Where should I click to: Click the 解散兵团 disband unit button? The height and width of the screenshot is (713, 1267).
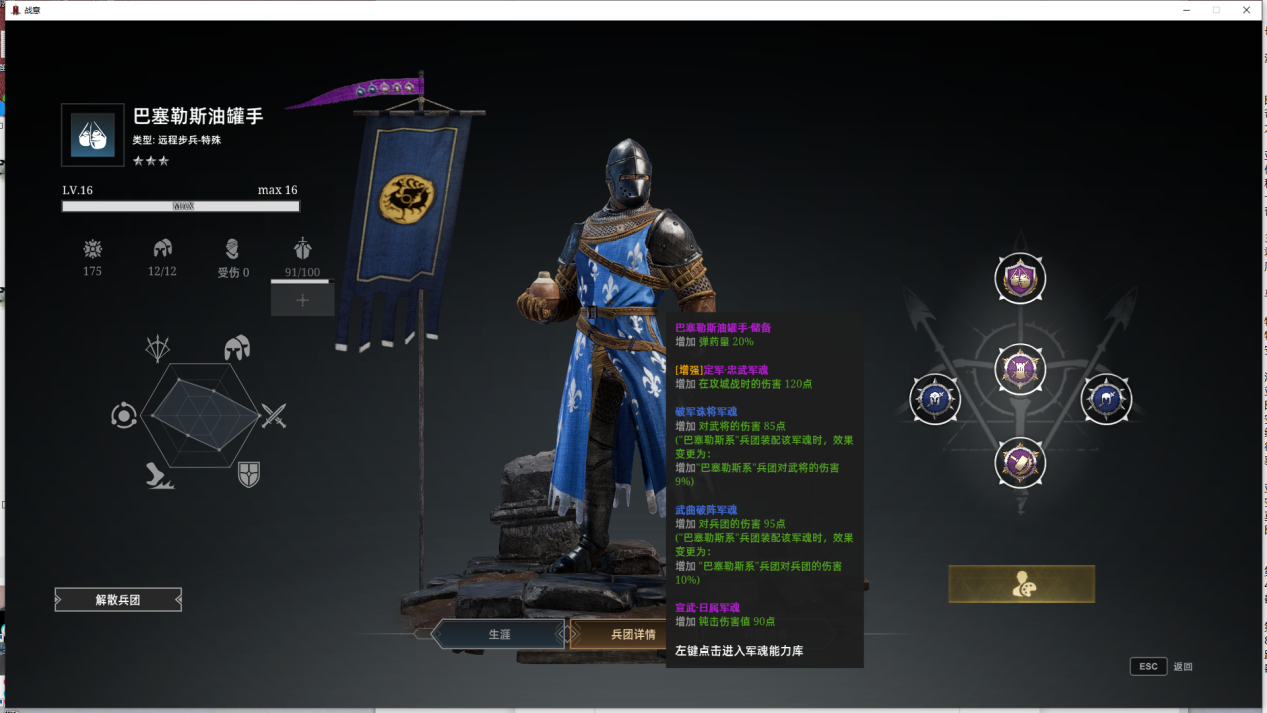tap(118, 600)
